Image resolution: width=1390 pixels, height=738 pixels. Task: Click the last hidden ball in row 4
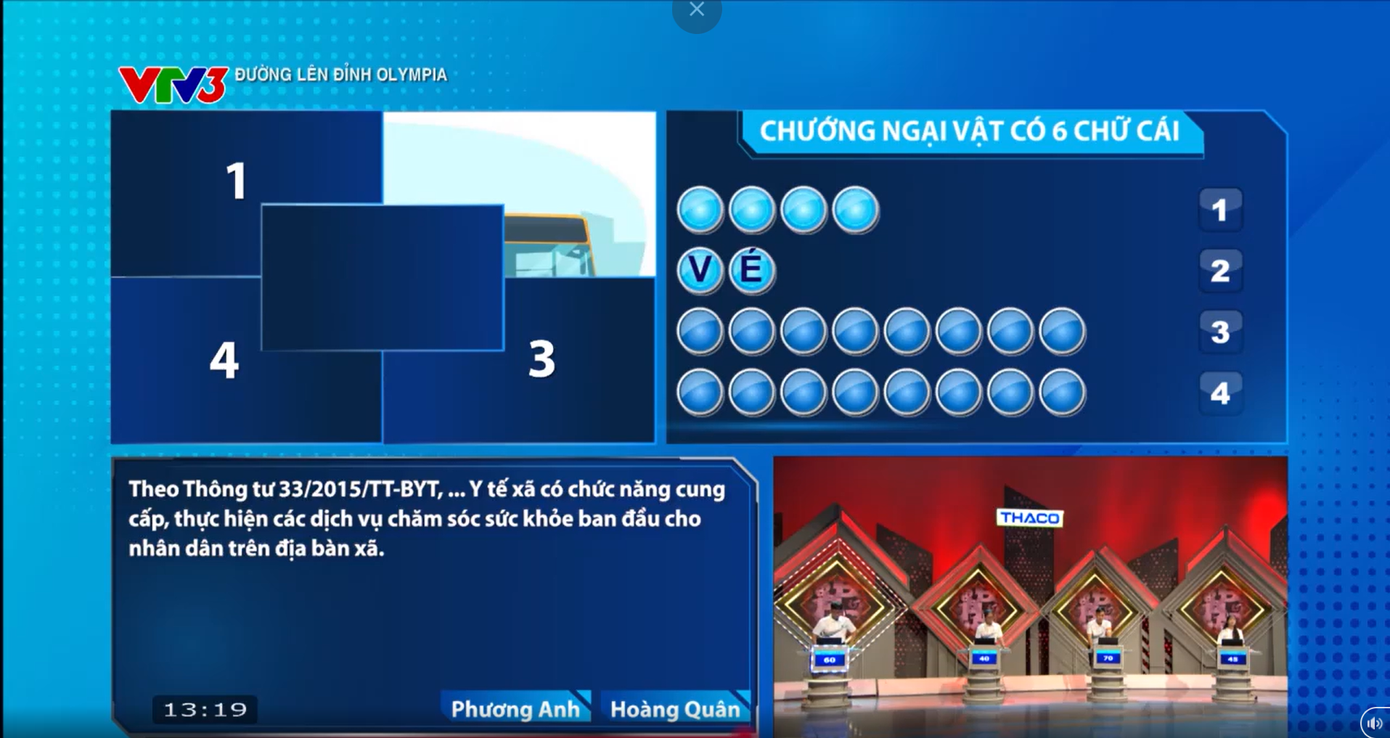coord(1062,392)
